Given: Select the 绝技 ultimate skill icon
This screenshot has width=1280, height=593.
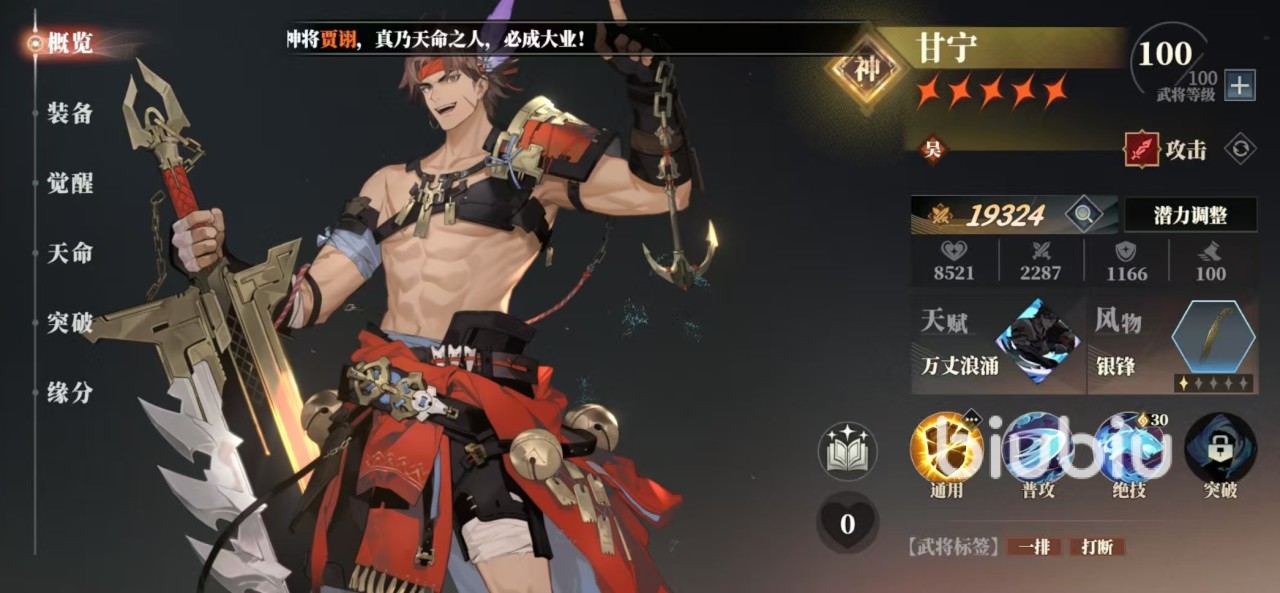Looking at the screenshot, I should (1129, 449).
